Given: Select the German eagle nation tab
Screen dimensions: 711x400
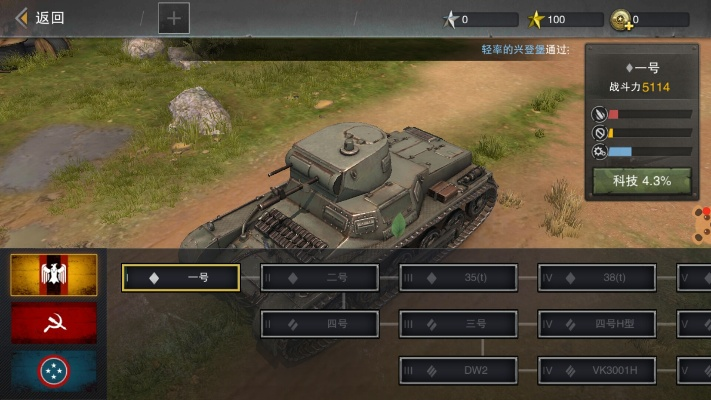Looking at the screenshot, I should [x=54, y=275].
